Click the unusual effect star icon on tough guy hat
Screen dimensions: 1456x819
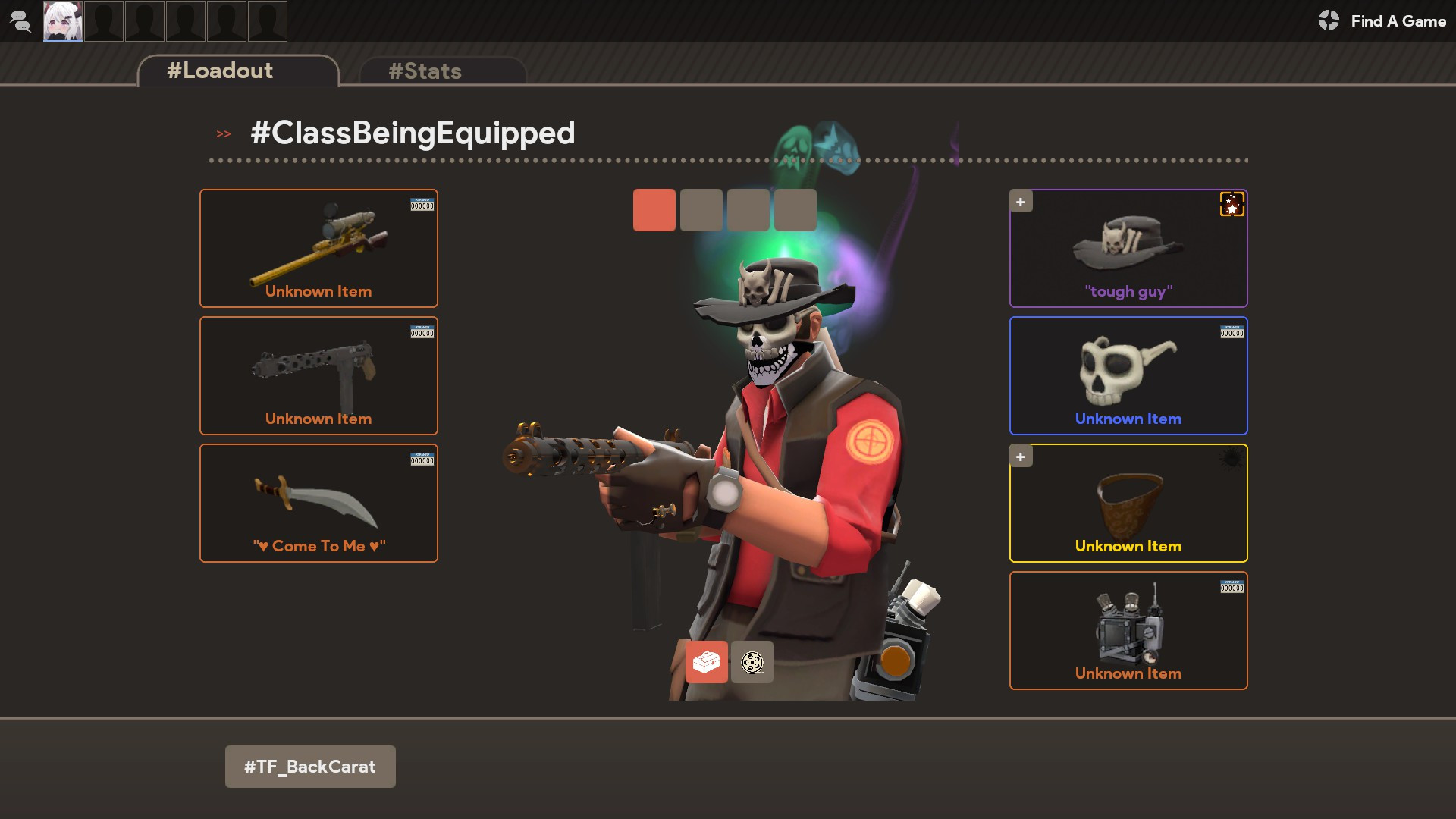tap(1232, 205)
